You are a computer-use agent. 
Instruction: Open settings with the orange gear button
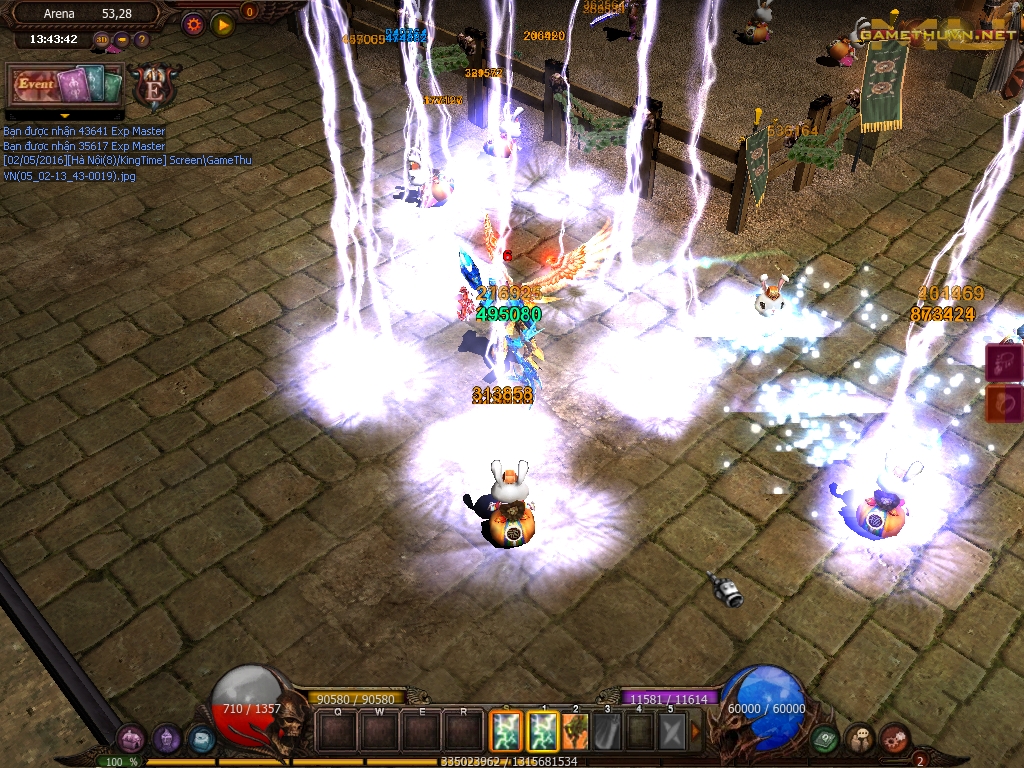[193, 24]
